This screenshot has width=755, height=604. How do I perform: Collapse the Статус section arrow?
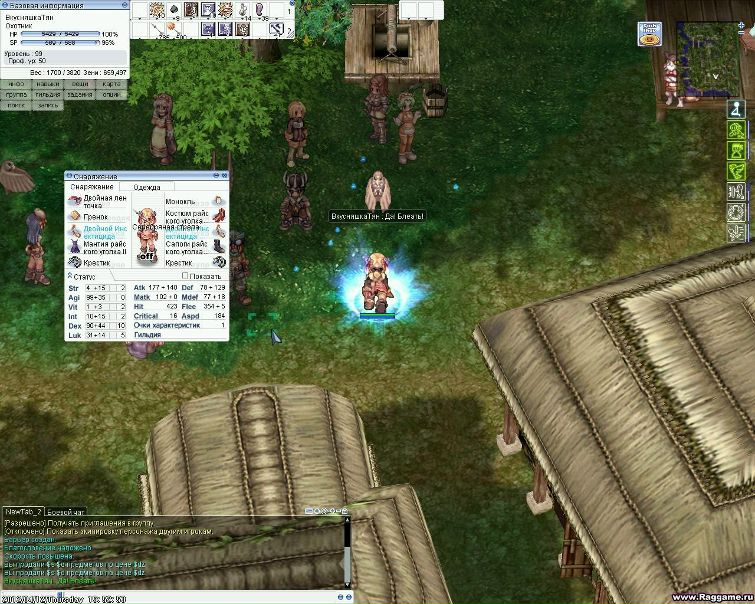[x=70, y=276]
